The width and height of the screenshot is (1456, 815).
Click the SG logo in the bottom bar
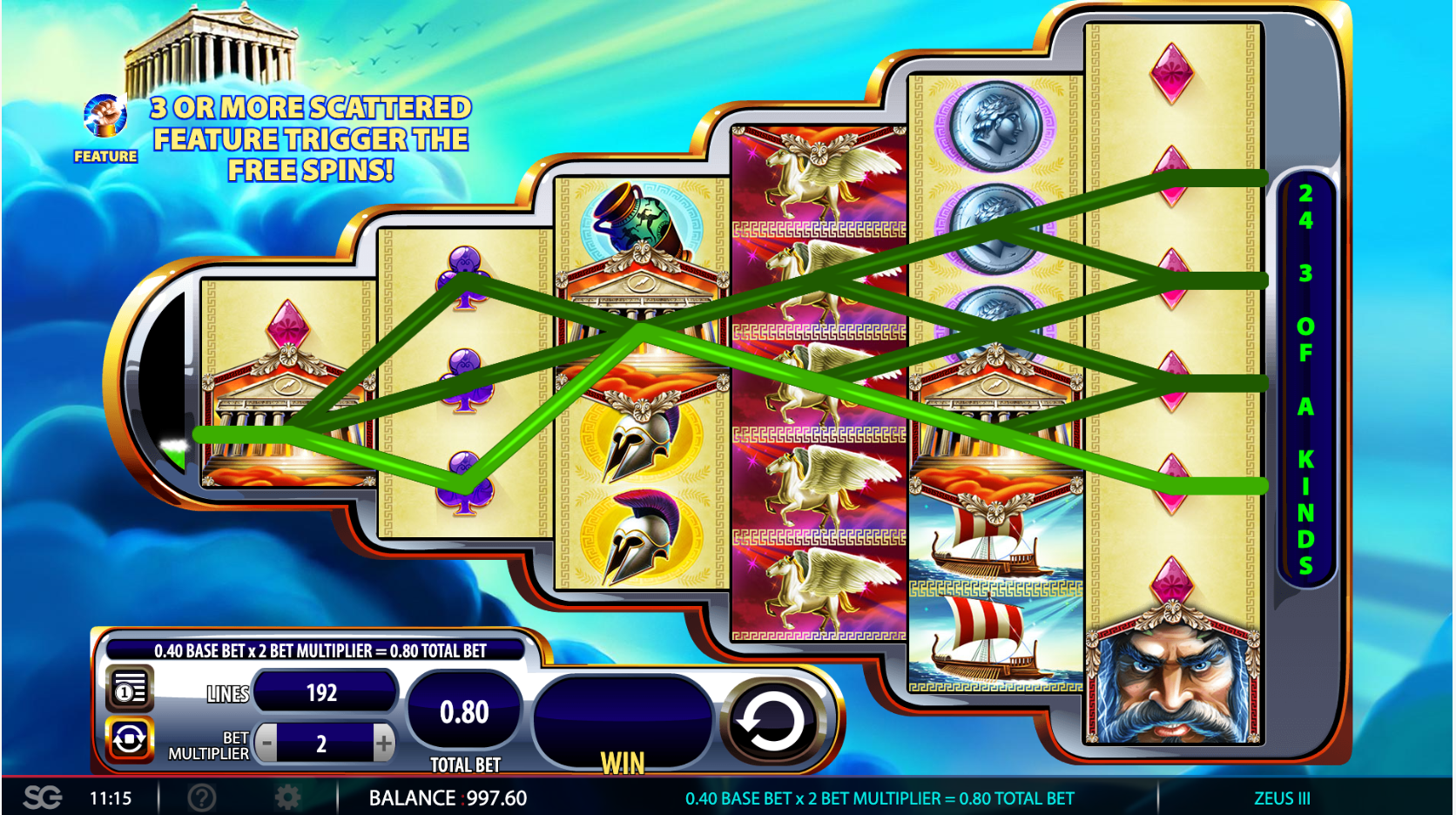[x=42, y=798]
